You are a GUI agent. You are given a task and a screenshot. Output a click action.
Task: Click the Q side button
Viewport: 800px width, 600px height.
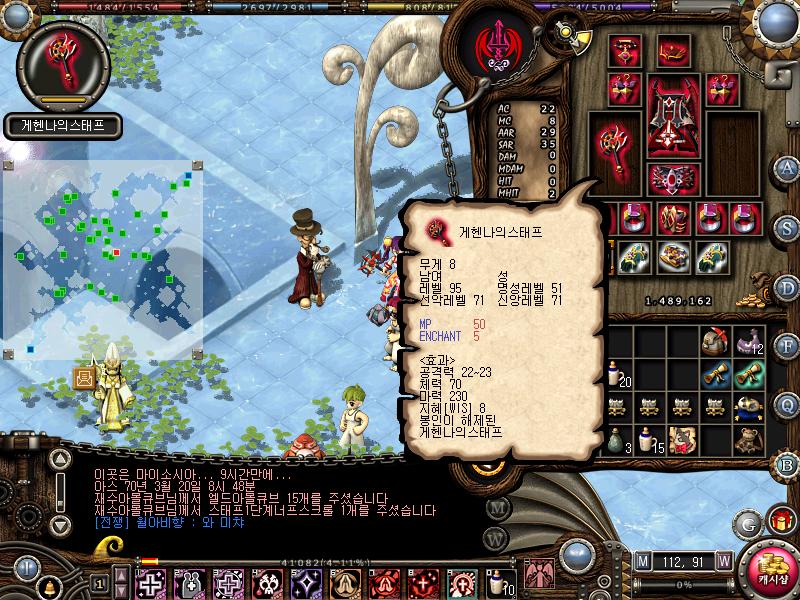pos(788,405)
